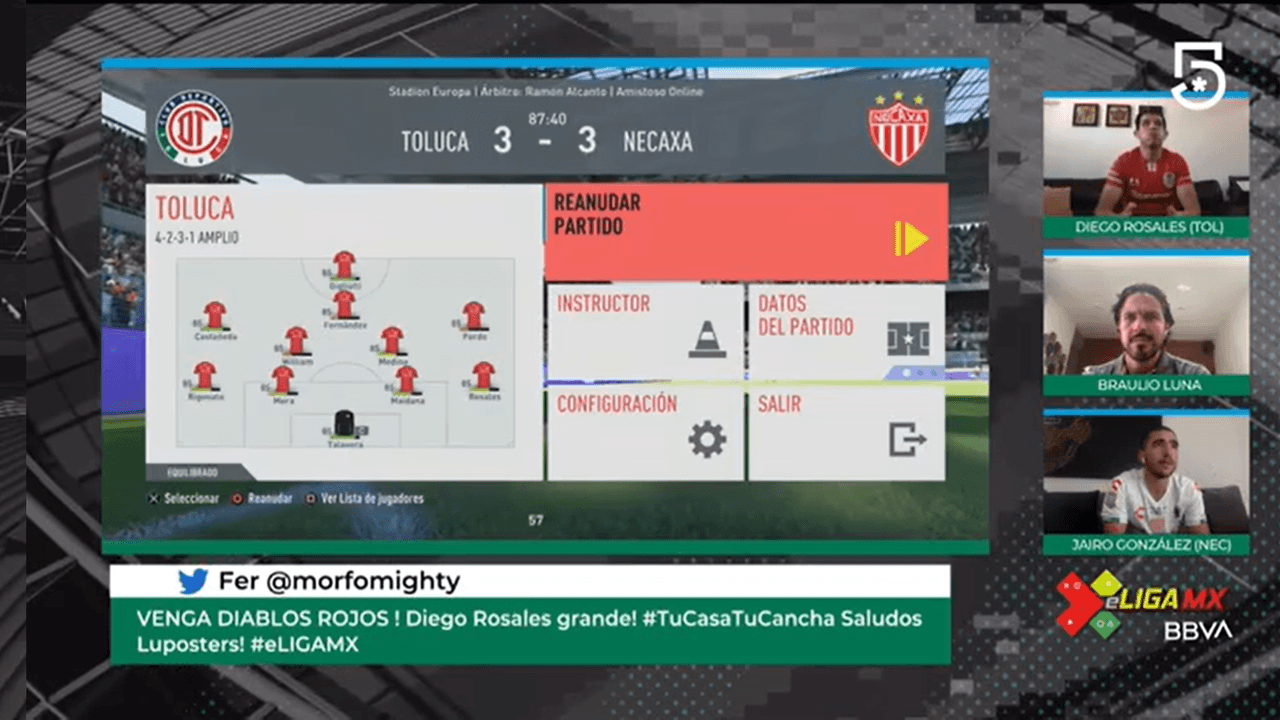The image size is (1280, 720).
Task: Click the yellow play arrow on Reanudar Partido
Action: (911, 240)
